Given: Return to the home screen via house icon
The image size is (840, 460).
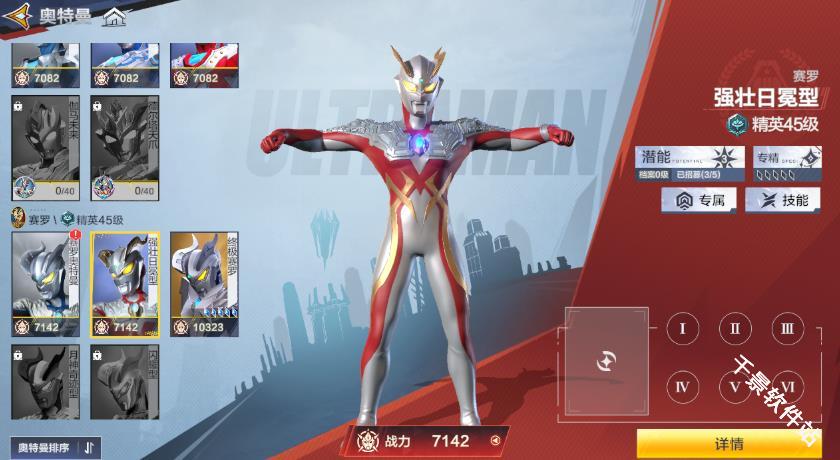Looking at the screenshot, I should pos(115,17).
